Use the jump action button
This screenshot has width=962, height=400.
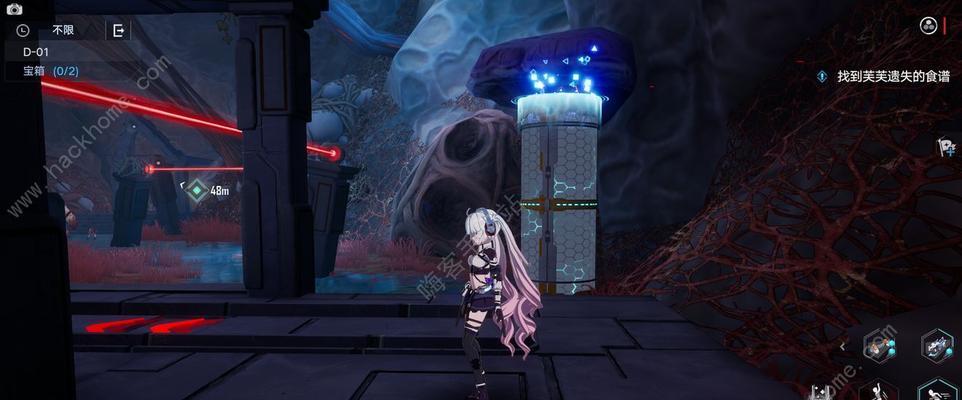coord(880,390)
